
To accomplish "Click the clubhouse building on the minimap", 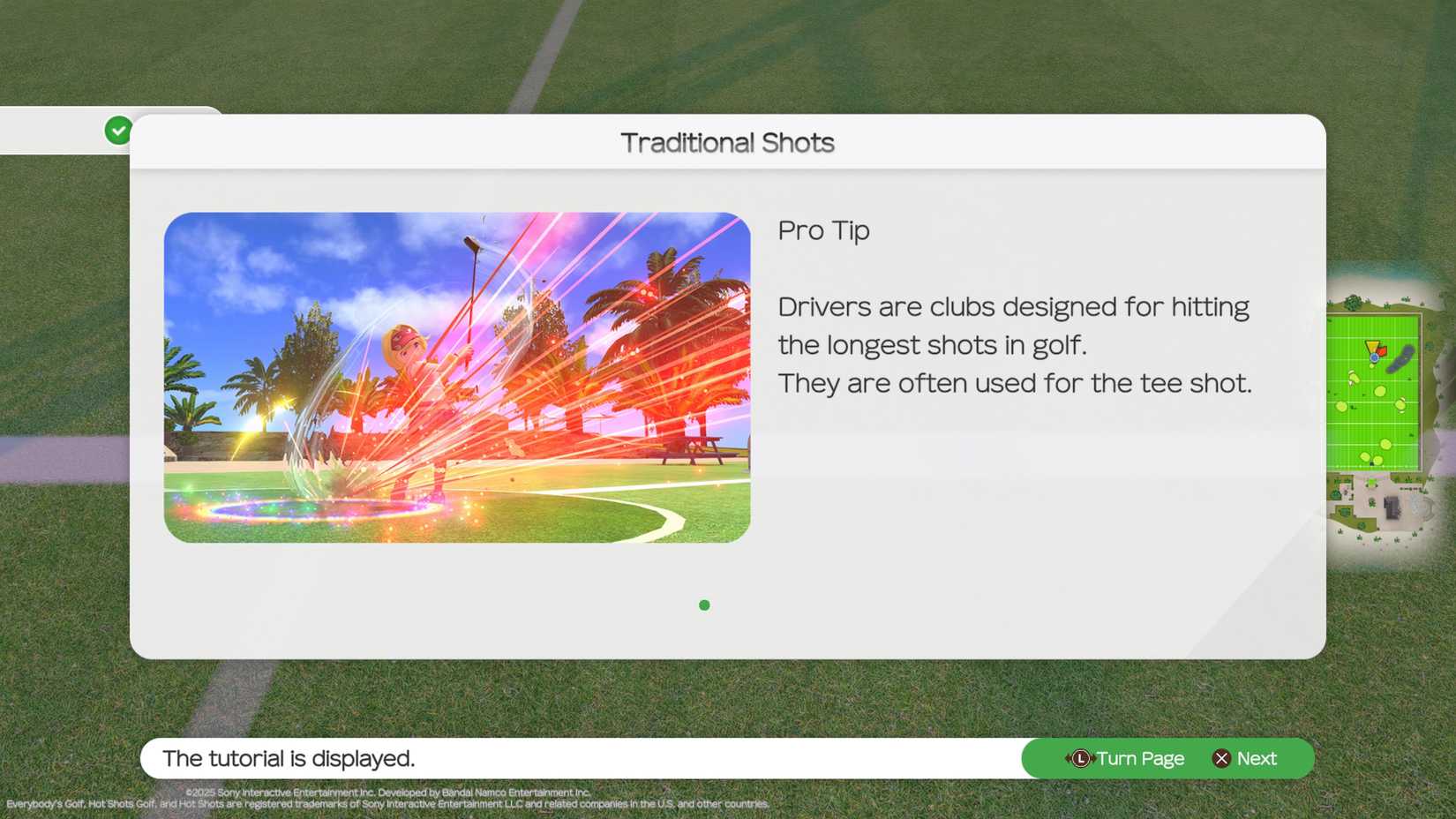I will click(1392, 507).
